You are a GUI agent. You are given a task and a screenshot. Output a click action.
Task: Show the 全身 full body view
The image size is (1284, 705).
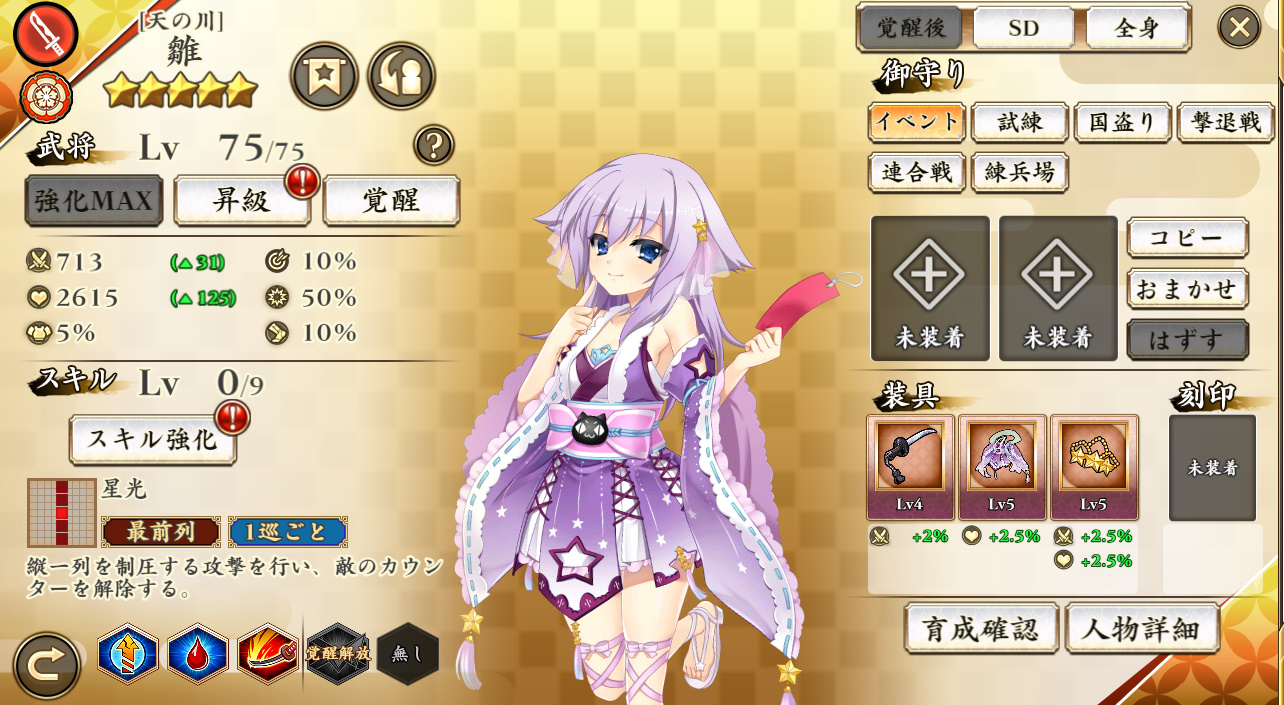1137,28
